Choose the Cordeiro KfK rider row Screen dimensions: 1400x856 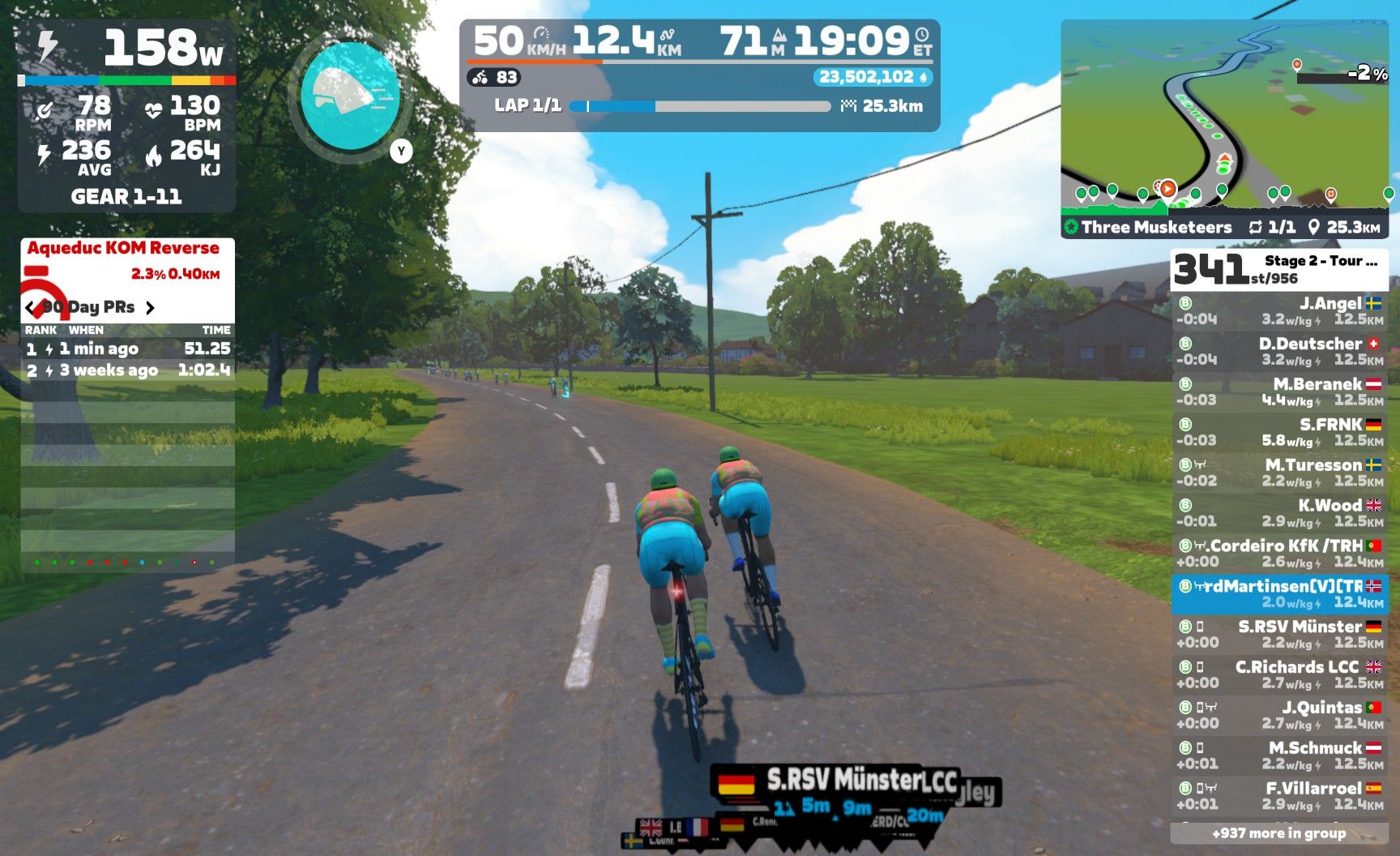[1279, 554]
